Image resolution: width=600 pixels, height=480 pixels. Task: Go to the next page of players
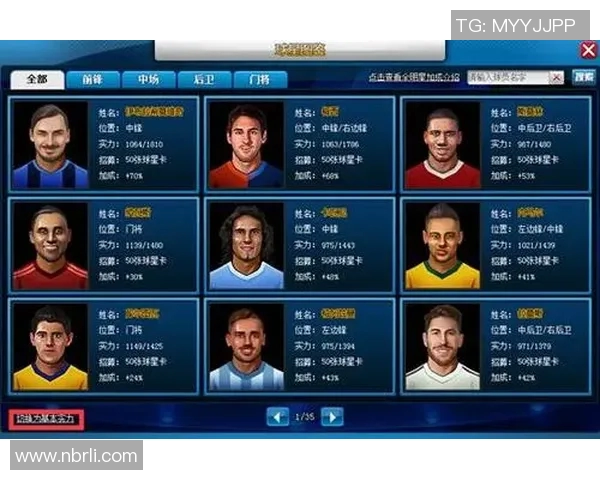[x=333, y=417]
